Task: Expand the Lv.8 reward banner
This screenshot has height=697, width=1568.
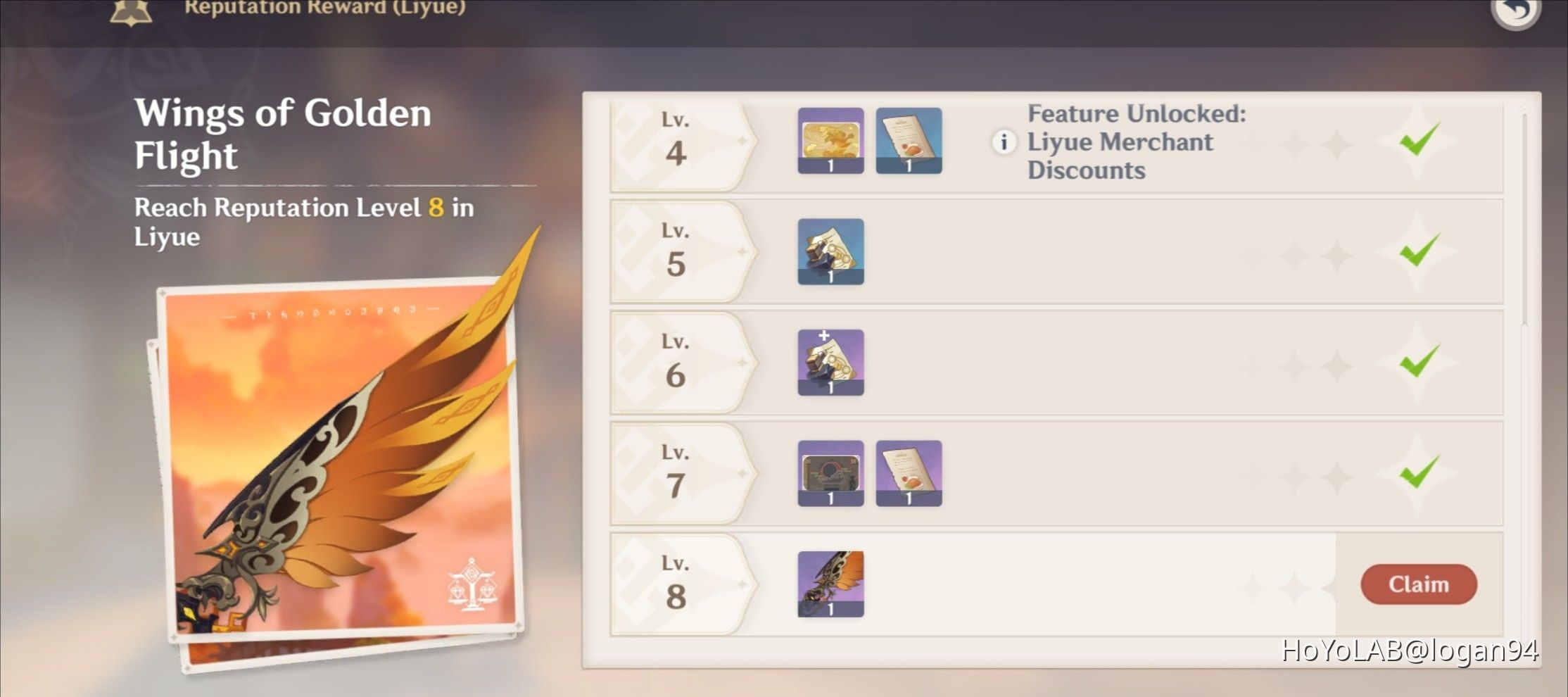Action: pos(676,583)
